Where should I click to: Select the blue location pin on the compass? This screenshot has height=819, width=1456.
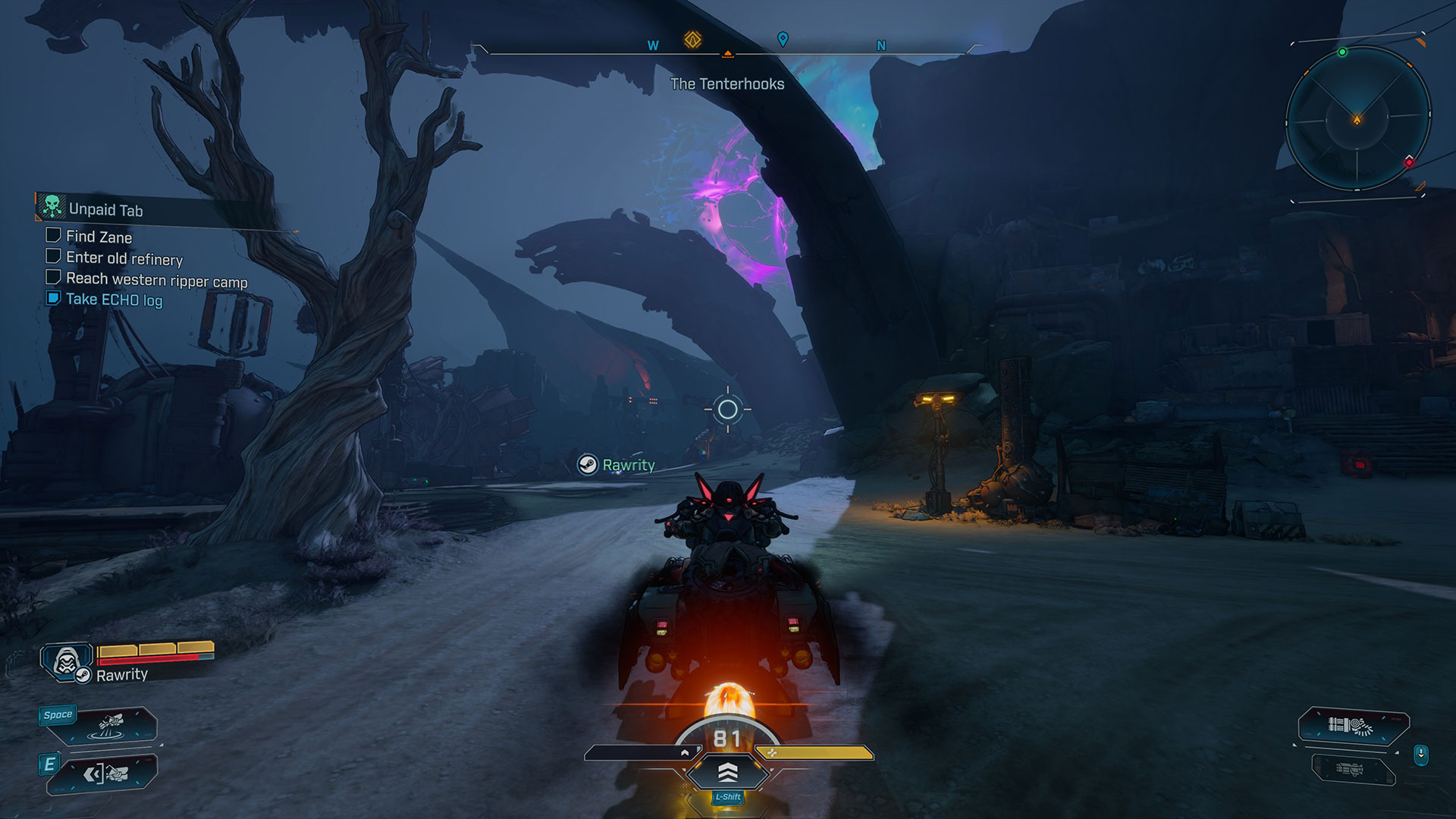click(x=783, y=39)
